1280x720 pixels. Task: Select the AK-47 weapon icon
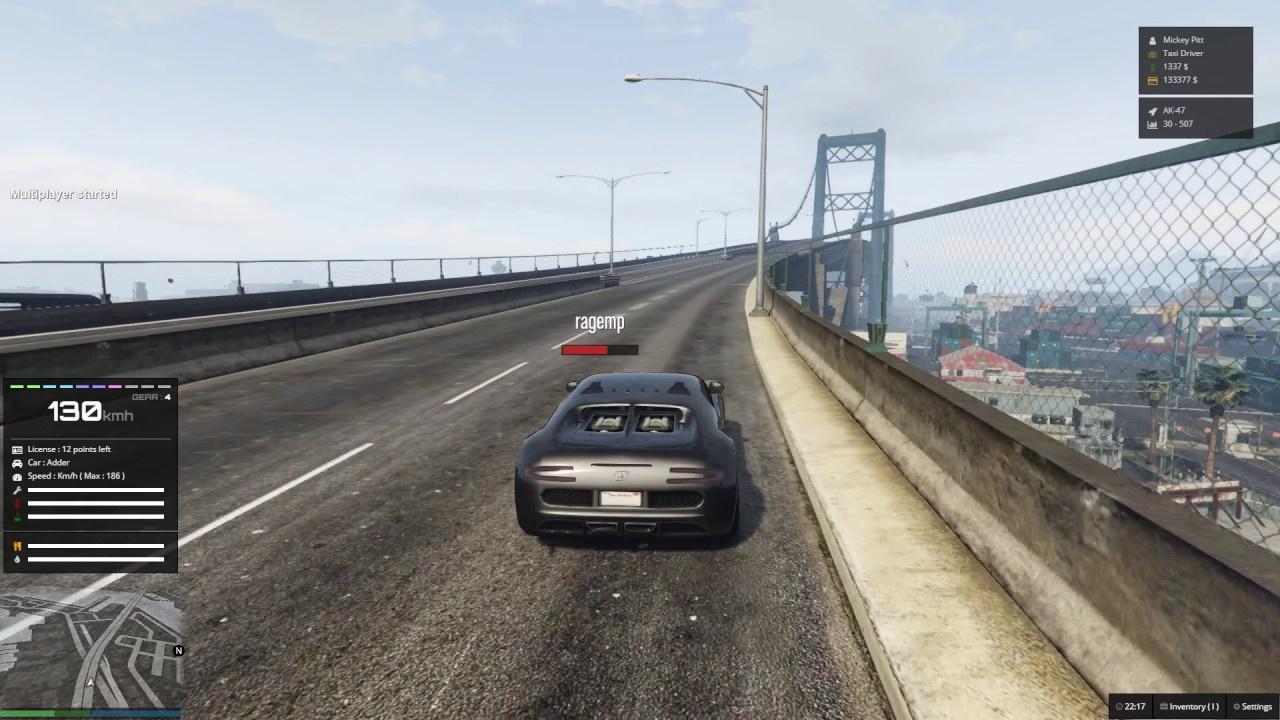pyautogui.click(x=1152, y=110)
